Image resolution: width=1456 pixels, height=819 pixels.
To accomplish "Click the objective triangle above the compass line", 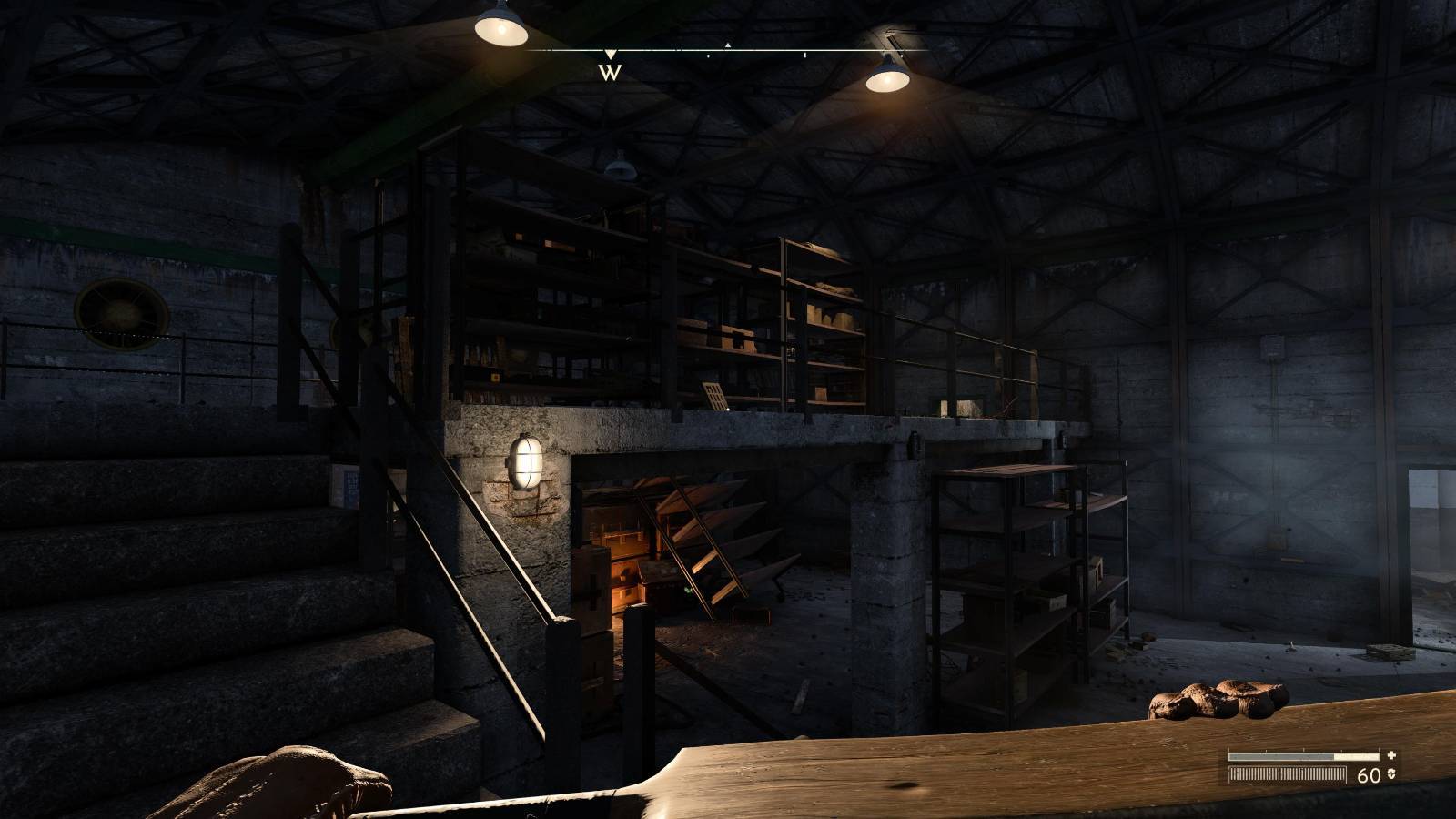I will [x=728, y=45].
